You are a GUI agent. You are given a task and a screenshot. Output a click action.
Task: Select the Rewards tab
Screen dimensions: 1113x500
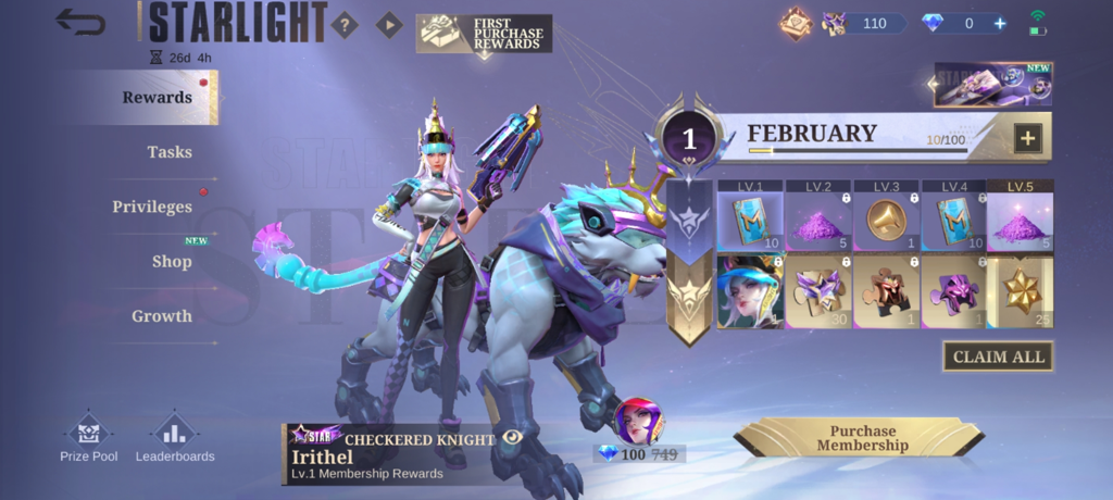[x=157, y=98]
